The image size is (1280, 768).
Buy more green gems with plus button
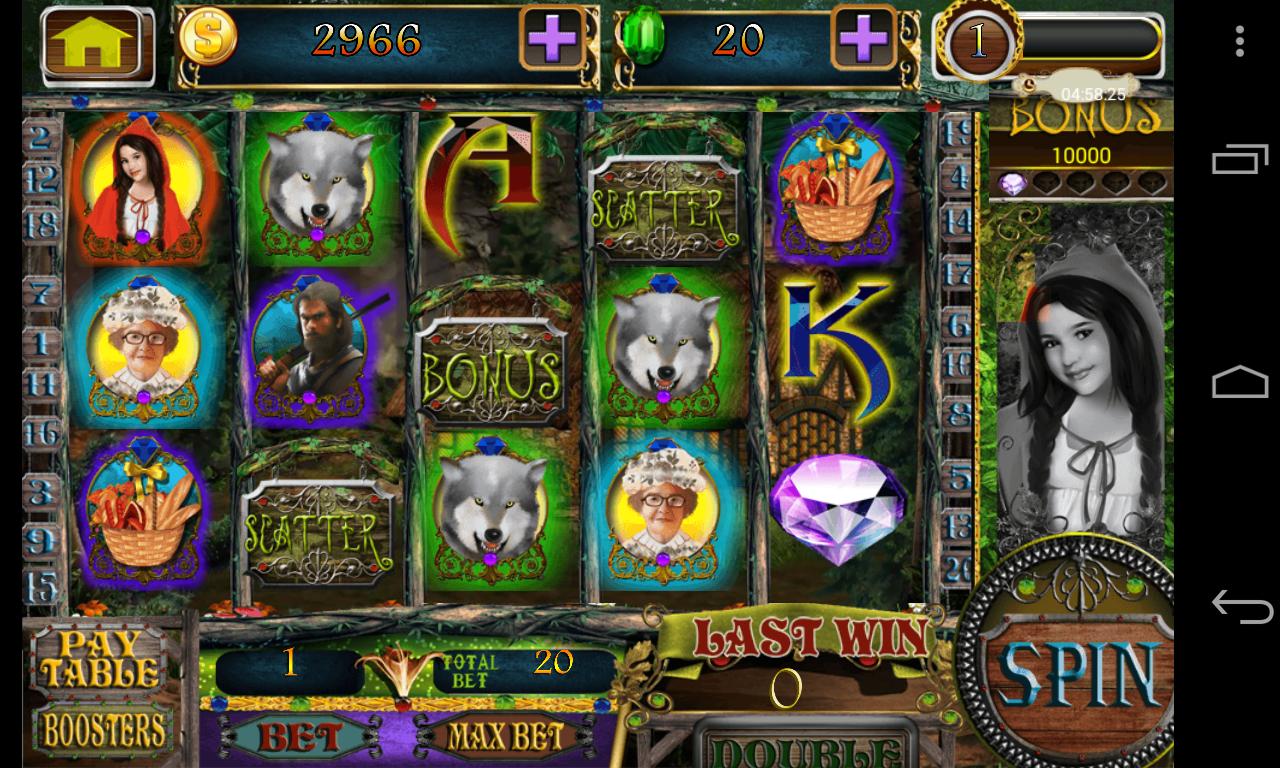[864, 40]
